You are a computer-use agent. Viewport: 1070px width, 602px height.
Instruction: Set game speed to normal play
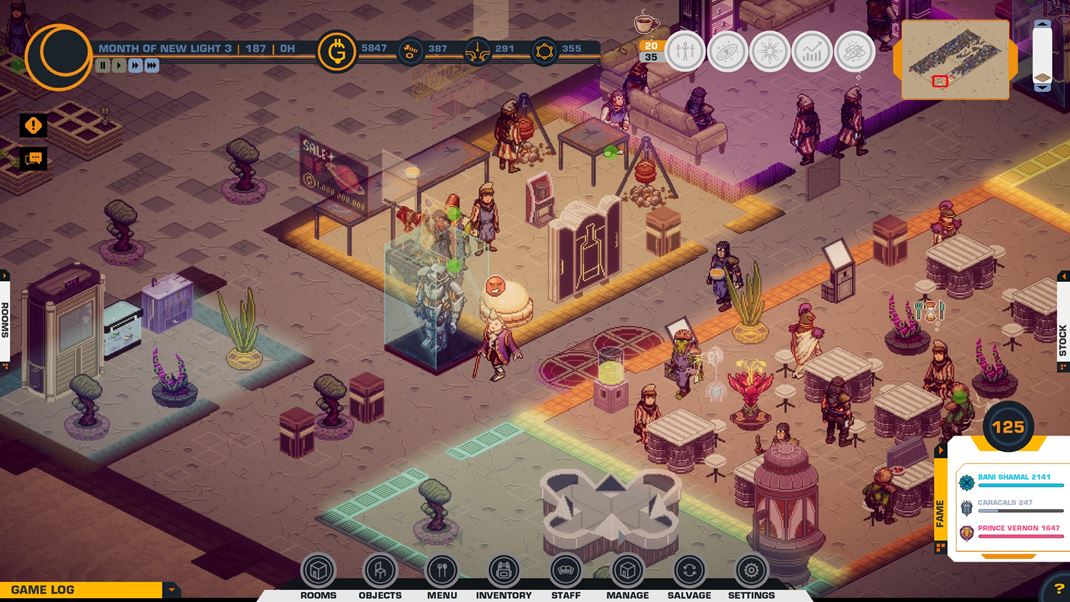point(118,65)
